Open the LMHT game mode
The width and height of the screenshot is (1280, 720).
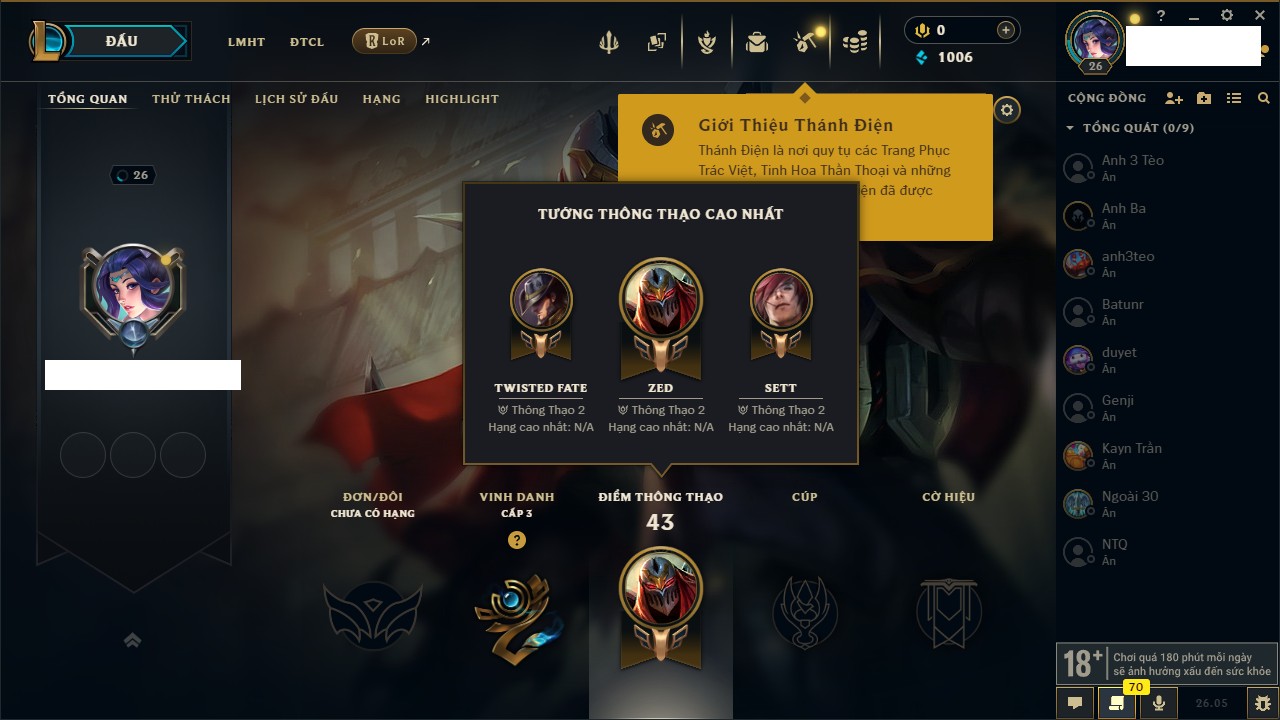[246, 42]
